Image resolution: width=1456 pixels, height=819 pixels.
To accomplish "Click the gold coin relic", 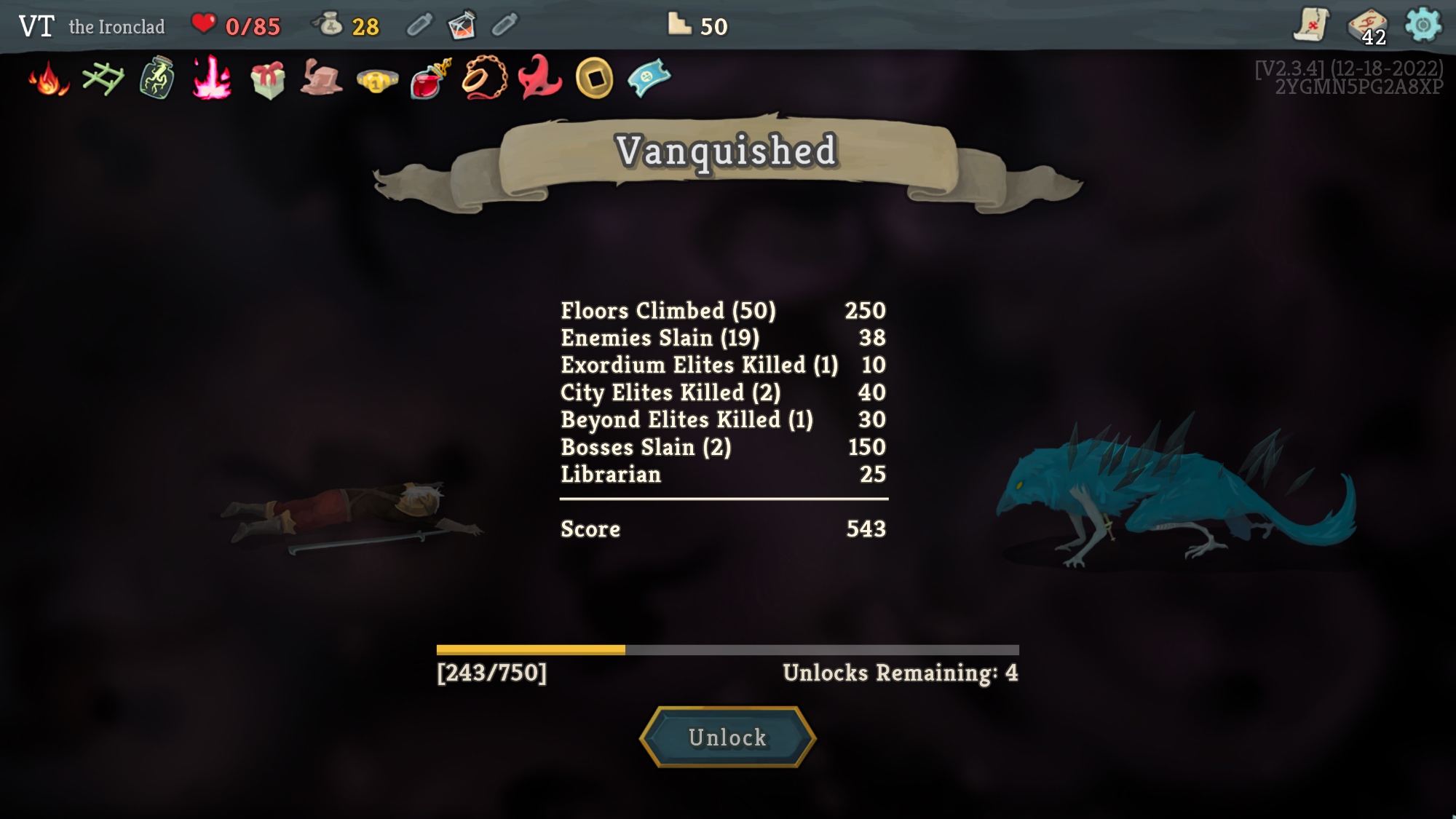I will [594, 79].
